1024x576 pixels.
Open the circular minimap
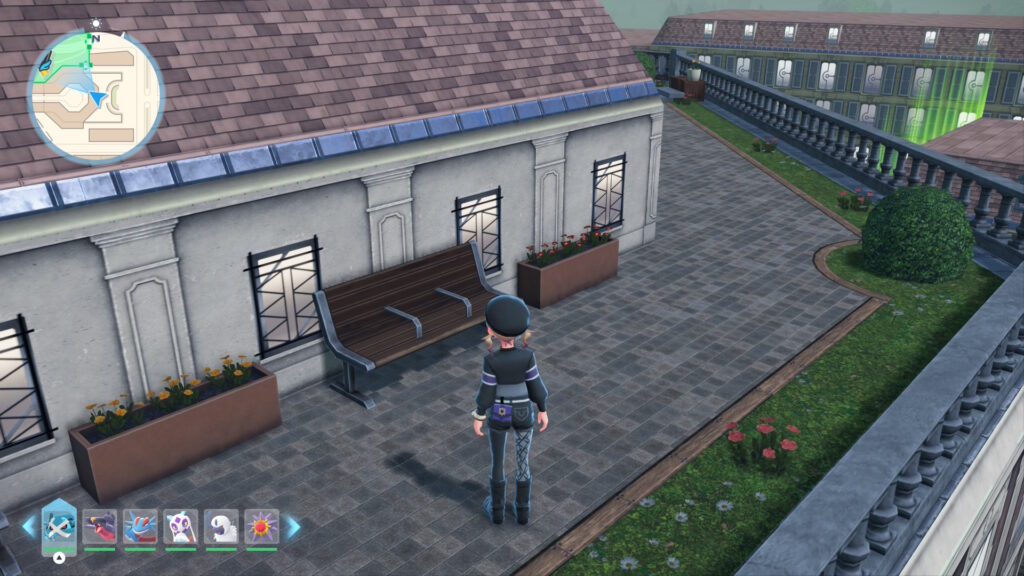click(x=95, y=96)
